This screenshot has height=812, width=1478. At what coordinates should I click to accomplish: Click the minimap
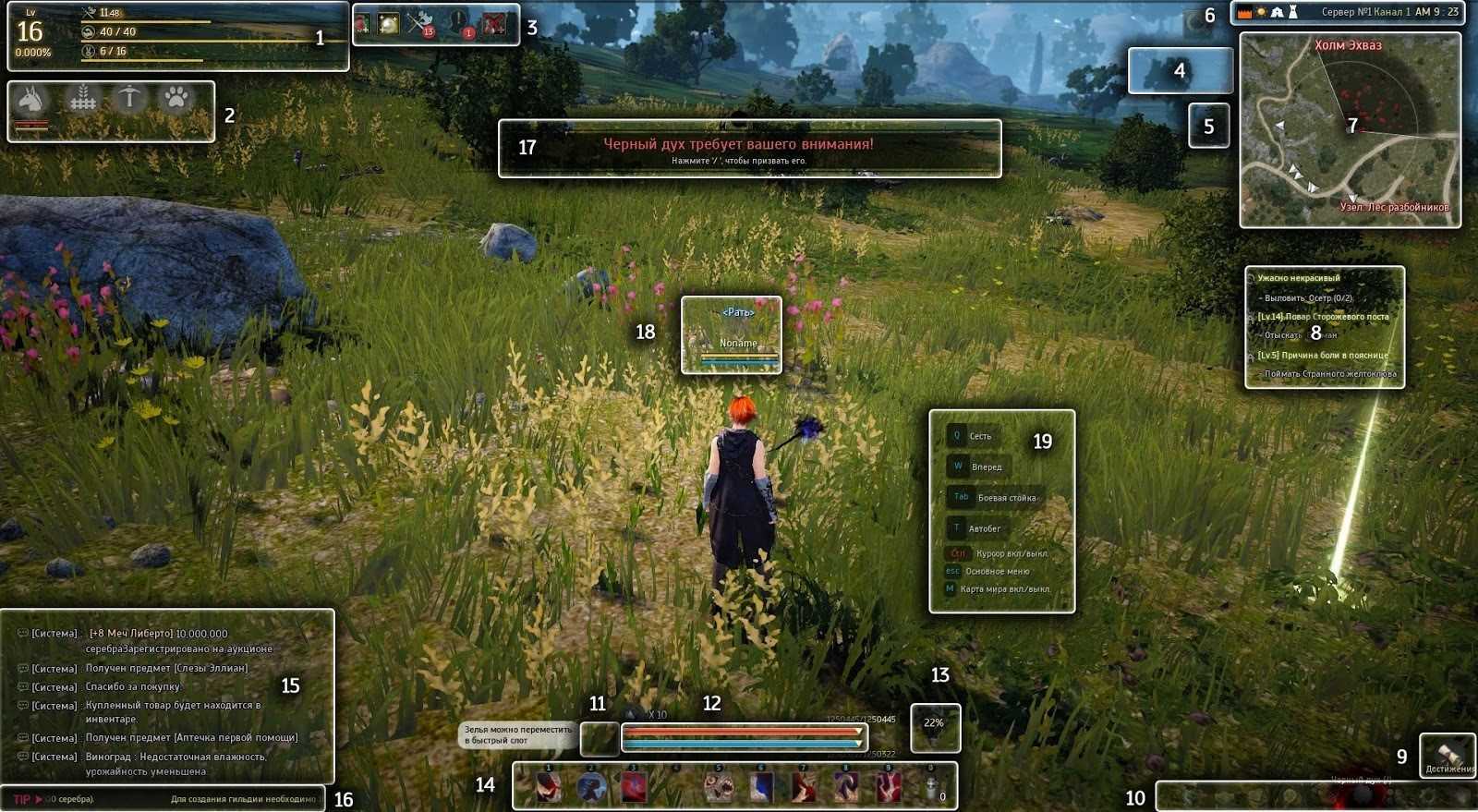(1350, 129)
